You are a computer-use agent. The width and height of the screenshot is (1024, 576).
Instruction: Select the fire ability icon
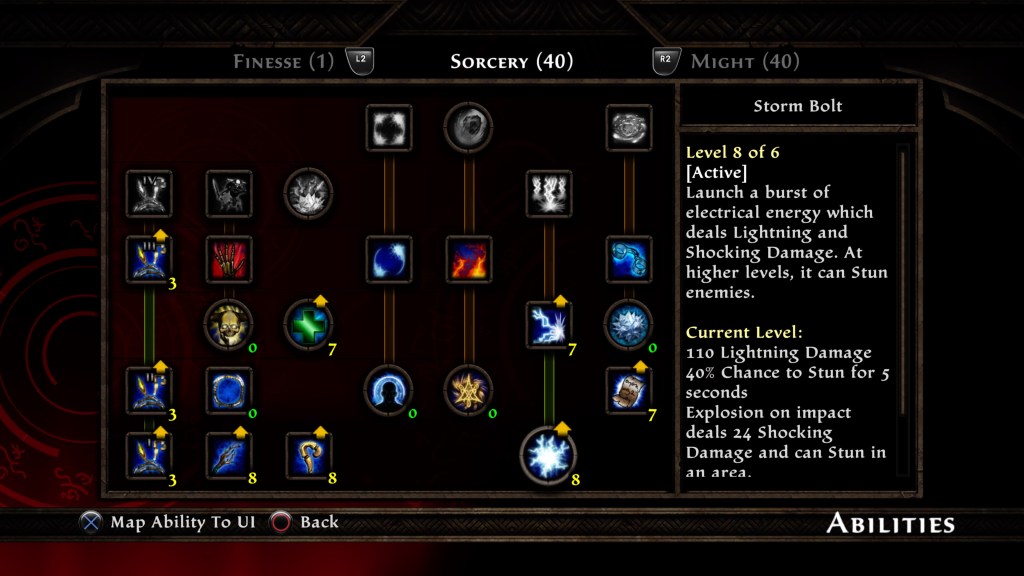tap(469, 259)
